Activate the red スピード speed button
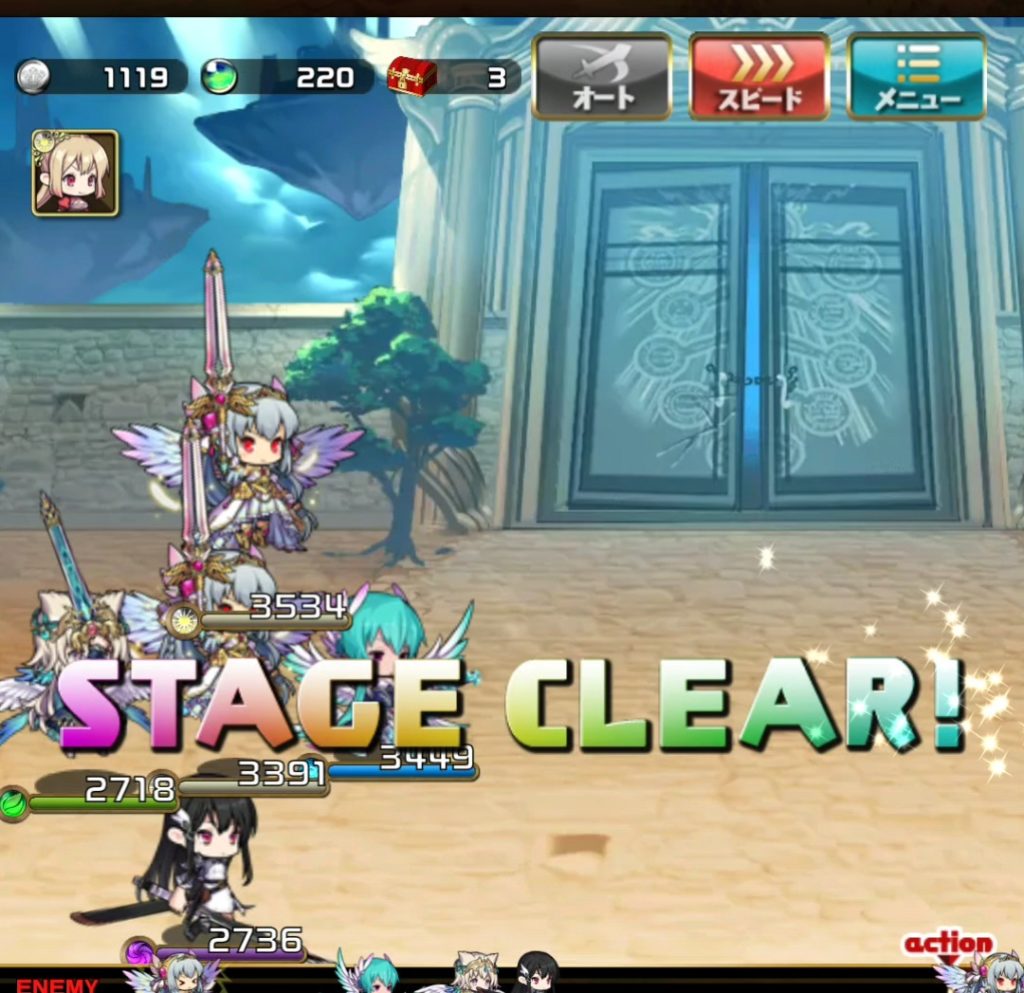Image resolution: width=1024 pixels, height=993 pixels. (759, 77)
